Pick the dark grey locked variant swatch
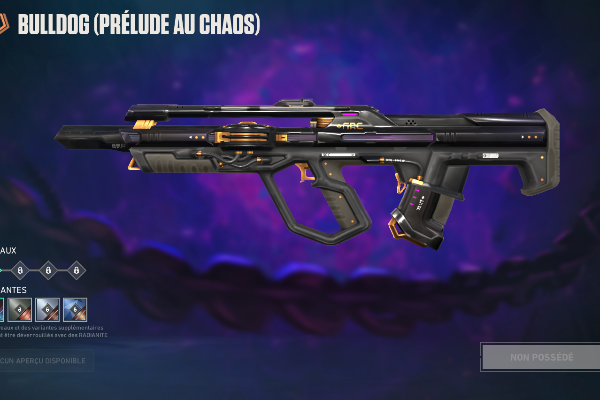Screen dimensions: 600x400 [21, 310]
